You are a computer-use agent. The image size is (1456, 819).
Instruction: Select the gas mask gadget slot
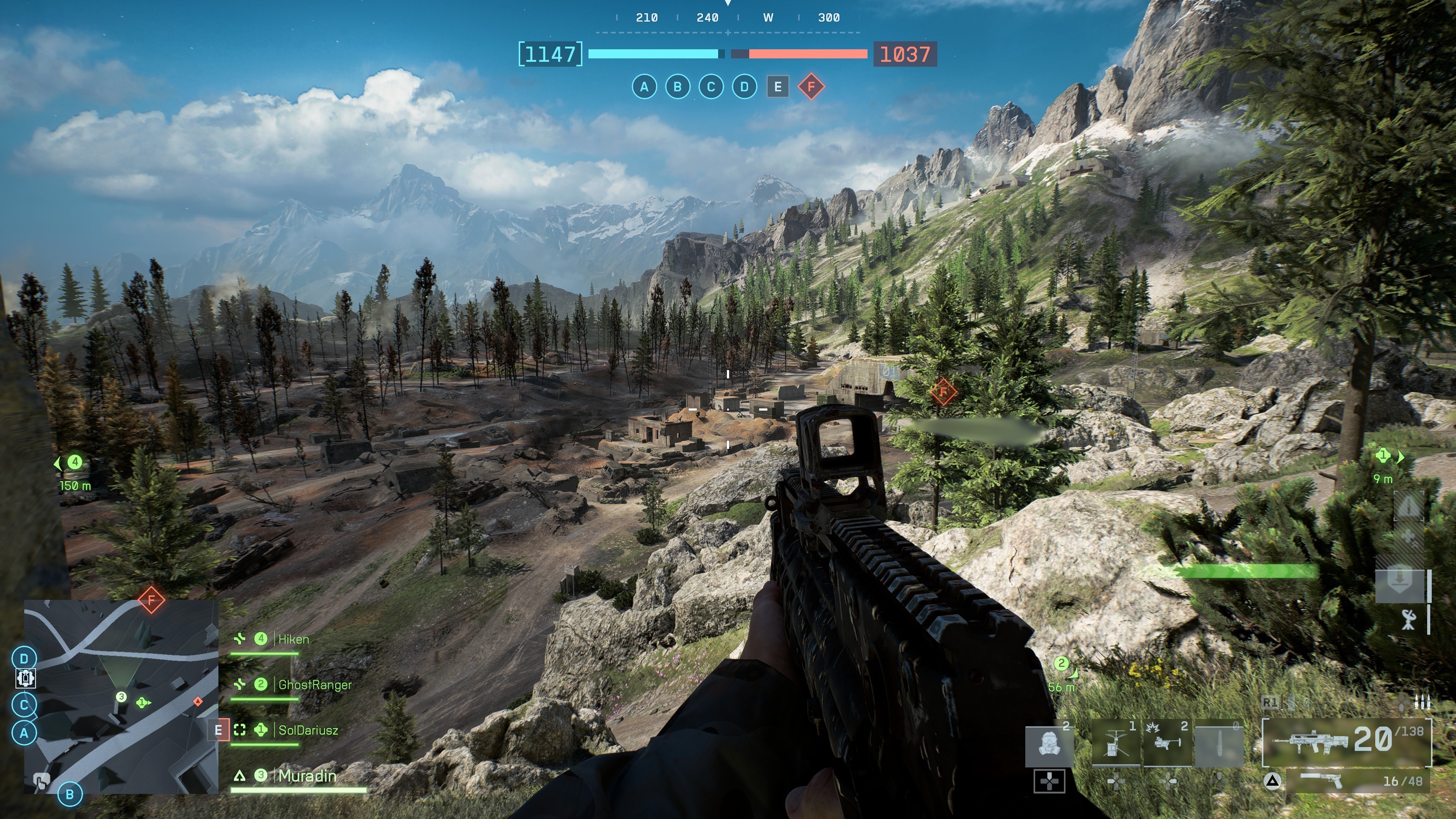click(1050, 743)
